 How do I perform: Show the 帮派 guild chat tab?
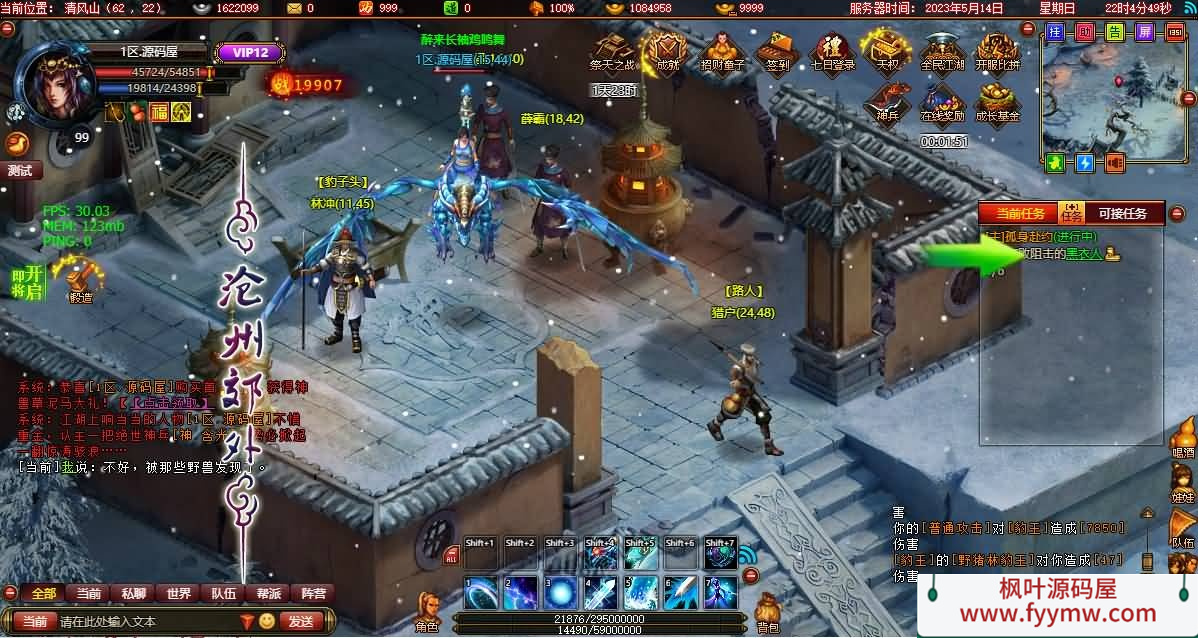[269, 593]
